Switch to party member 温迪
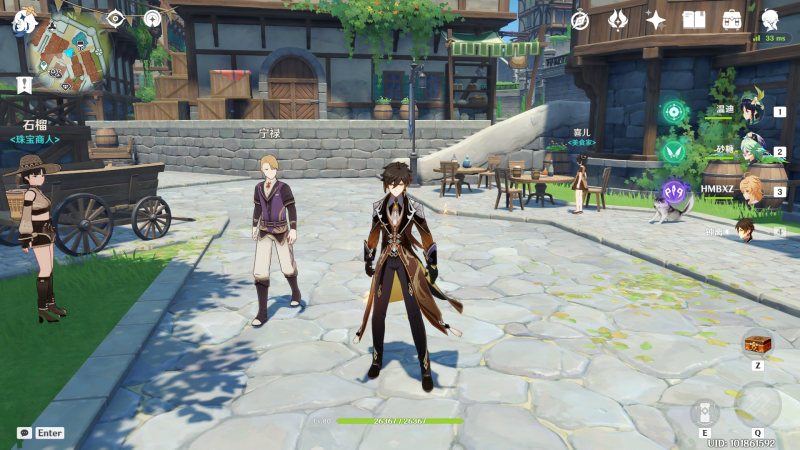This screenshot has height=450, width=800. tap(750, 114)
